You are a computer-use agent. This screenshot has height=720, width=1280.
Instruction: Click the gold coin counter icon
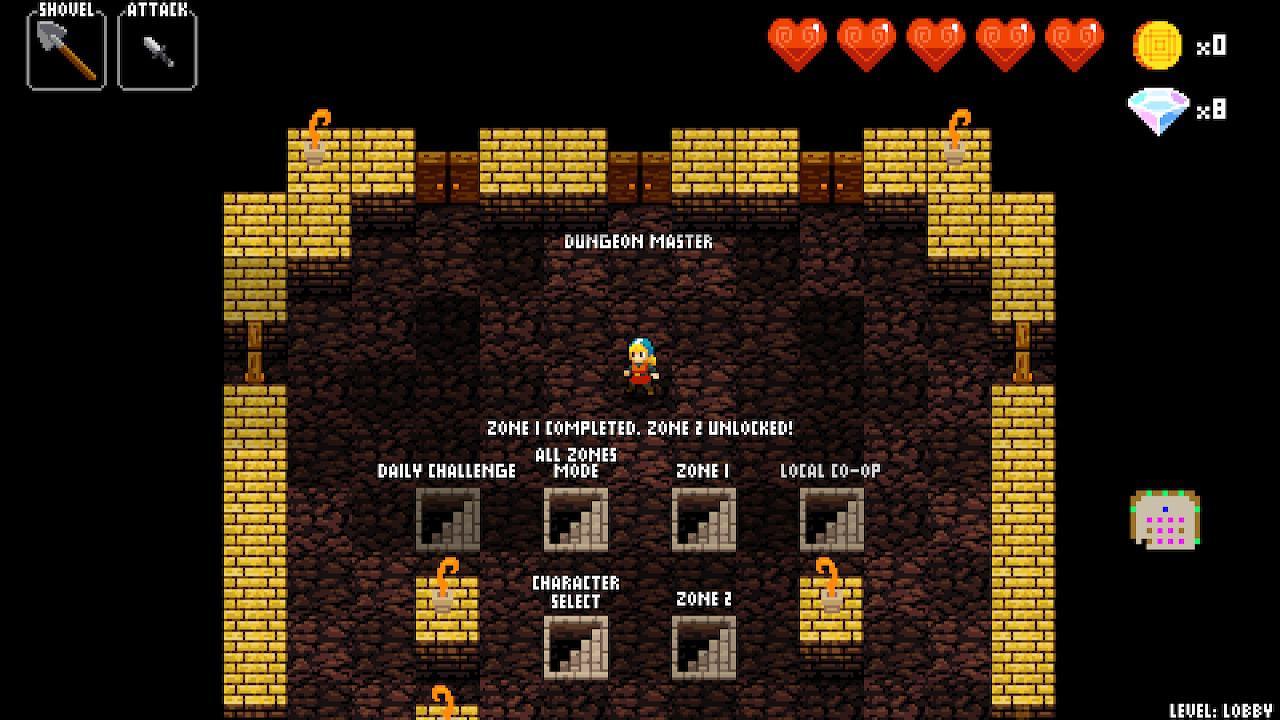[1160, 45]
